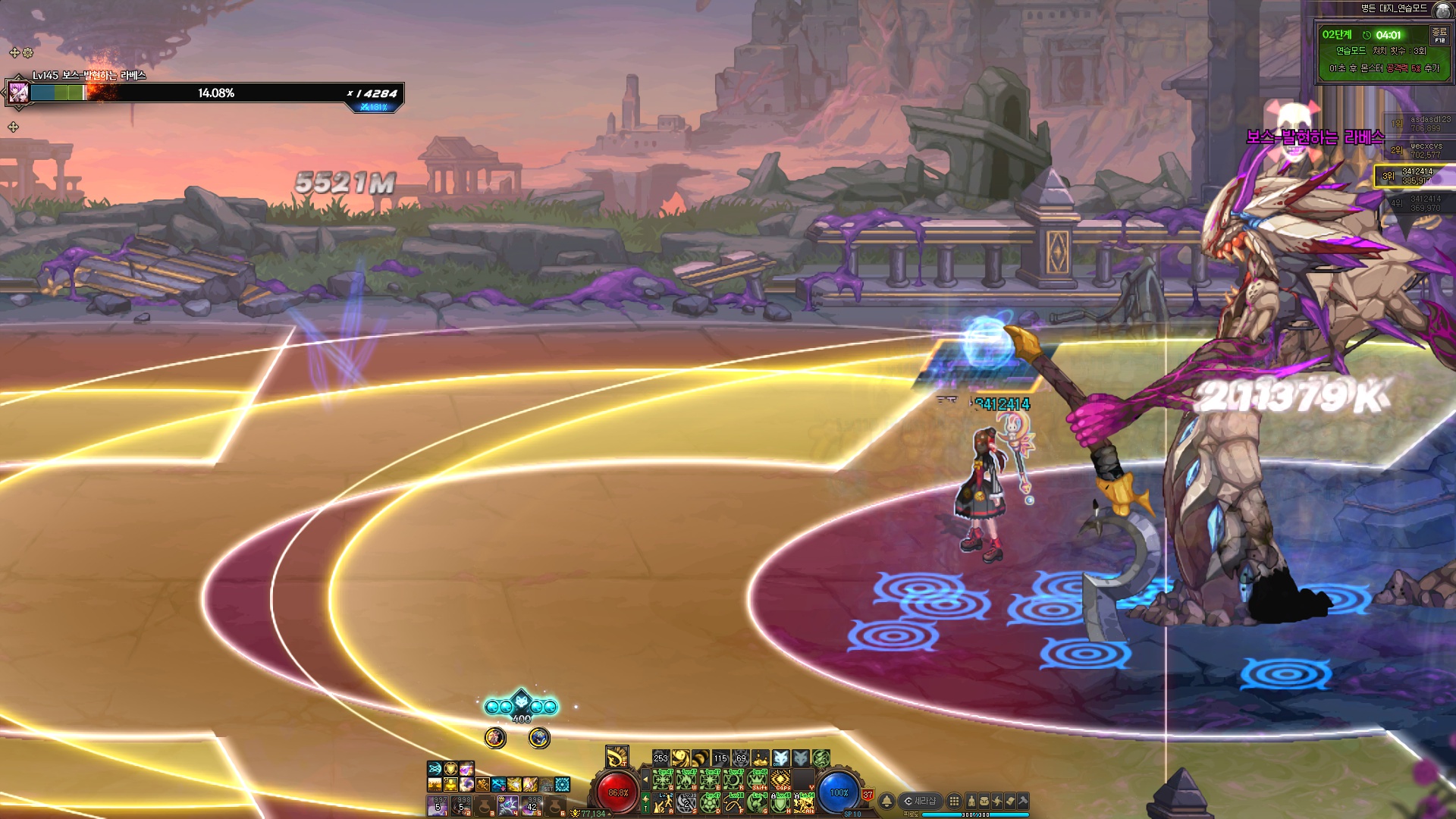Open the notification bell icon

(x=886, y=801)
